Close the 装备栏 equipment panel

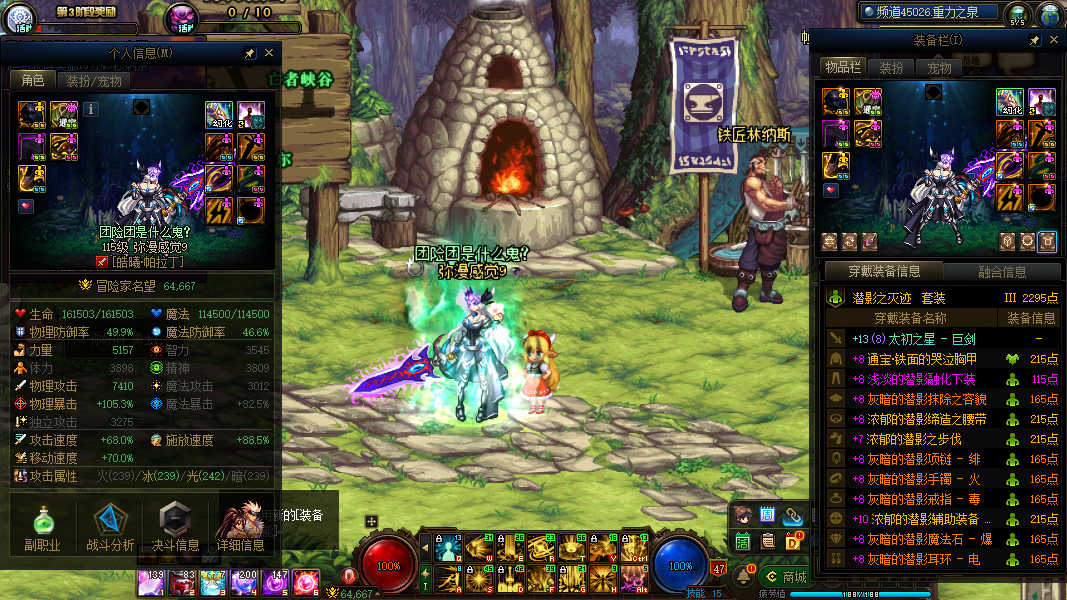[1054, 40]
